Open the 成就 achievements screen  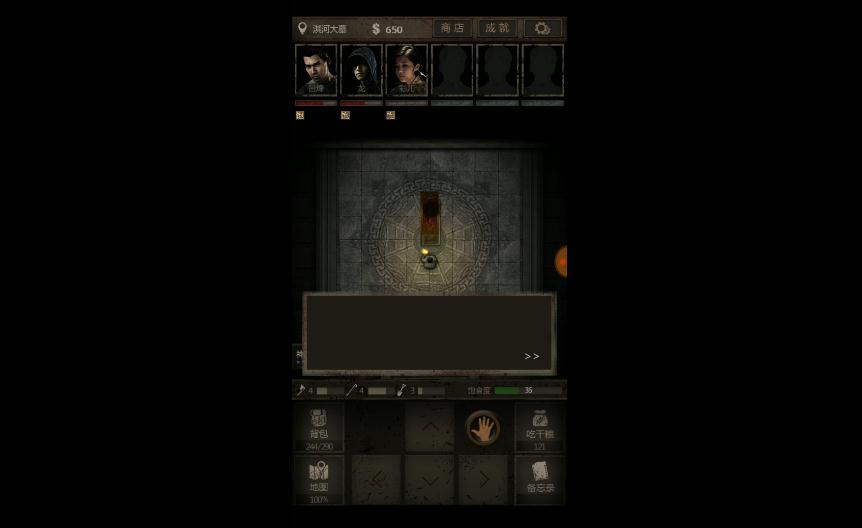pyautogui.click(x=497, y=28)
